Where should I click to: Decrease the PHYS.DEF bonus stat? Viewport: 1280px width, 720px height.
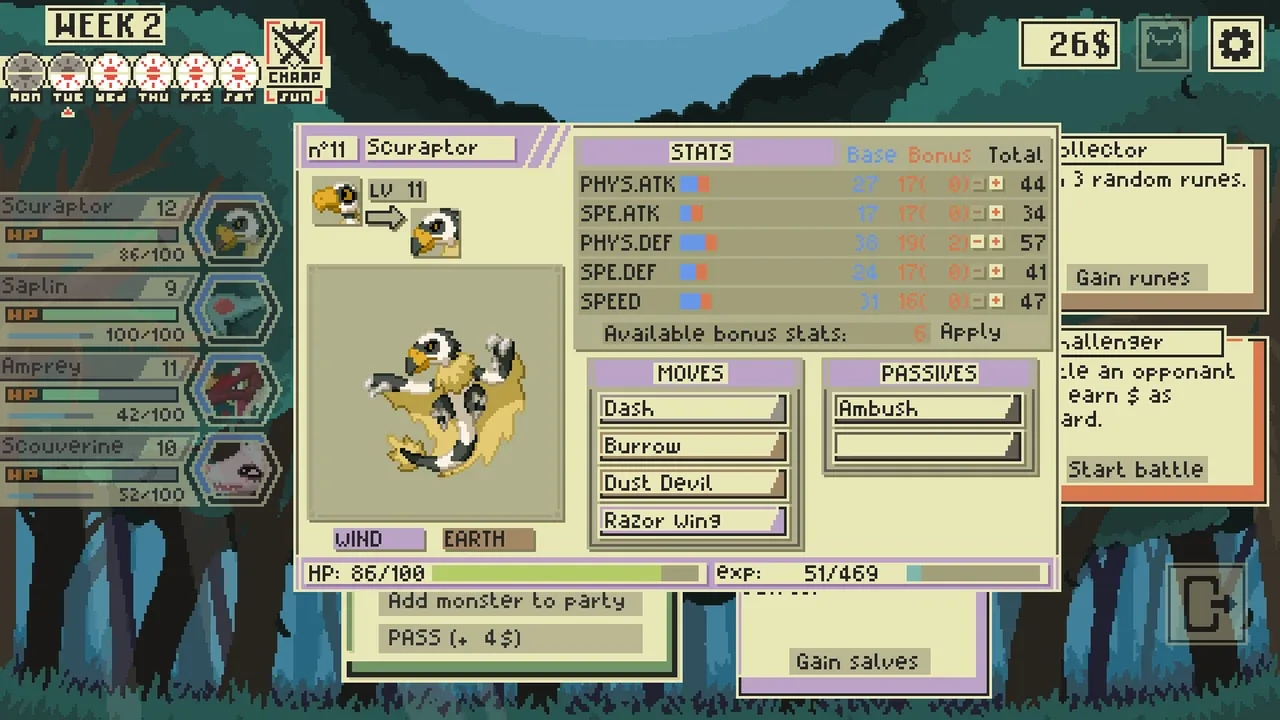coord(978,243)
